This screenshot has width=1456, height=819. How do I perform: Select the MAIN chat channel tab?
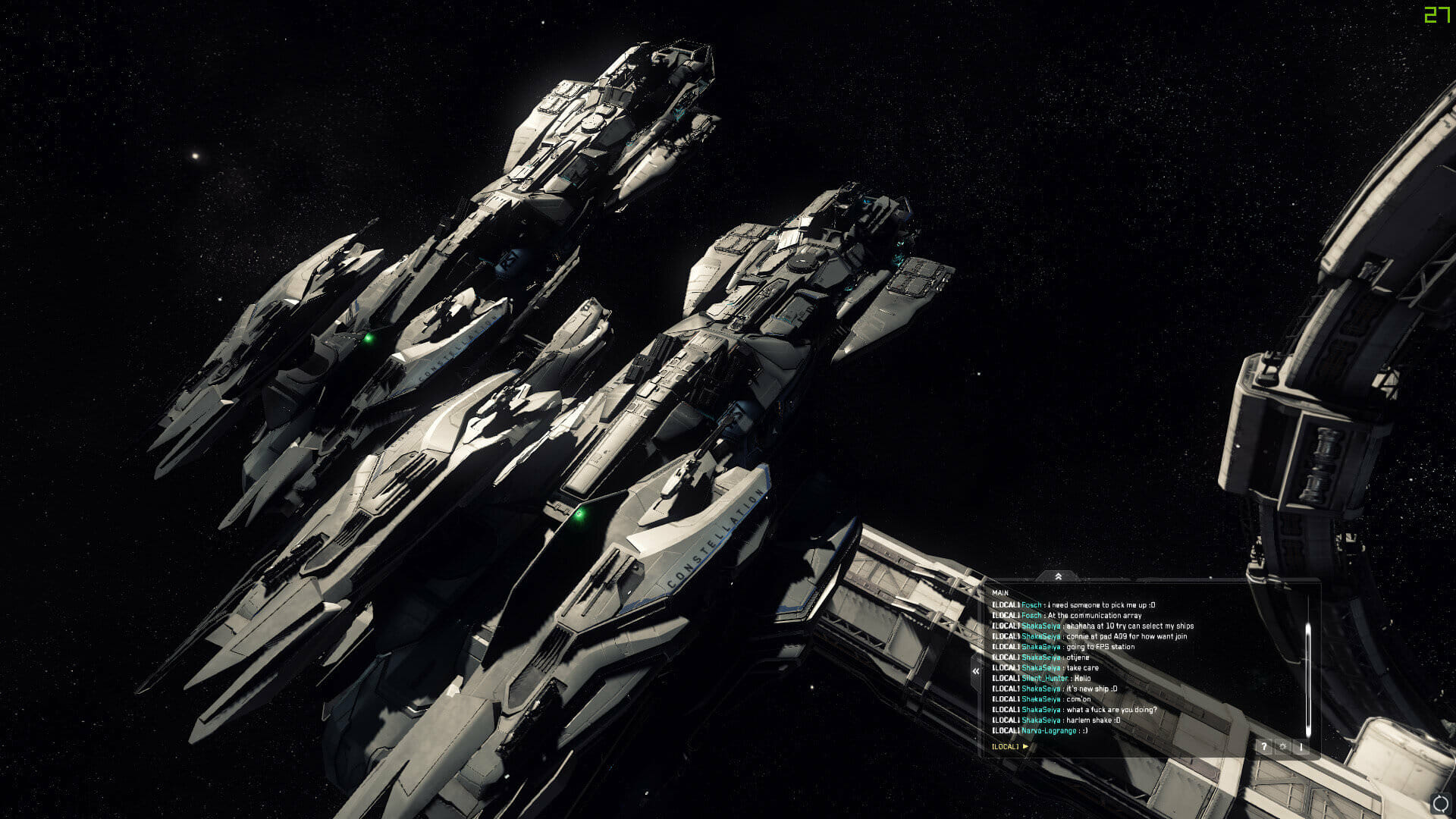coord(1000,593)
